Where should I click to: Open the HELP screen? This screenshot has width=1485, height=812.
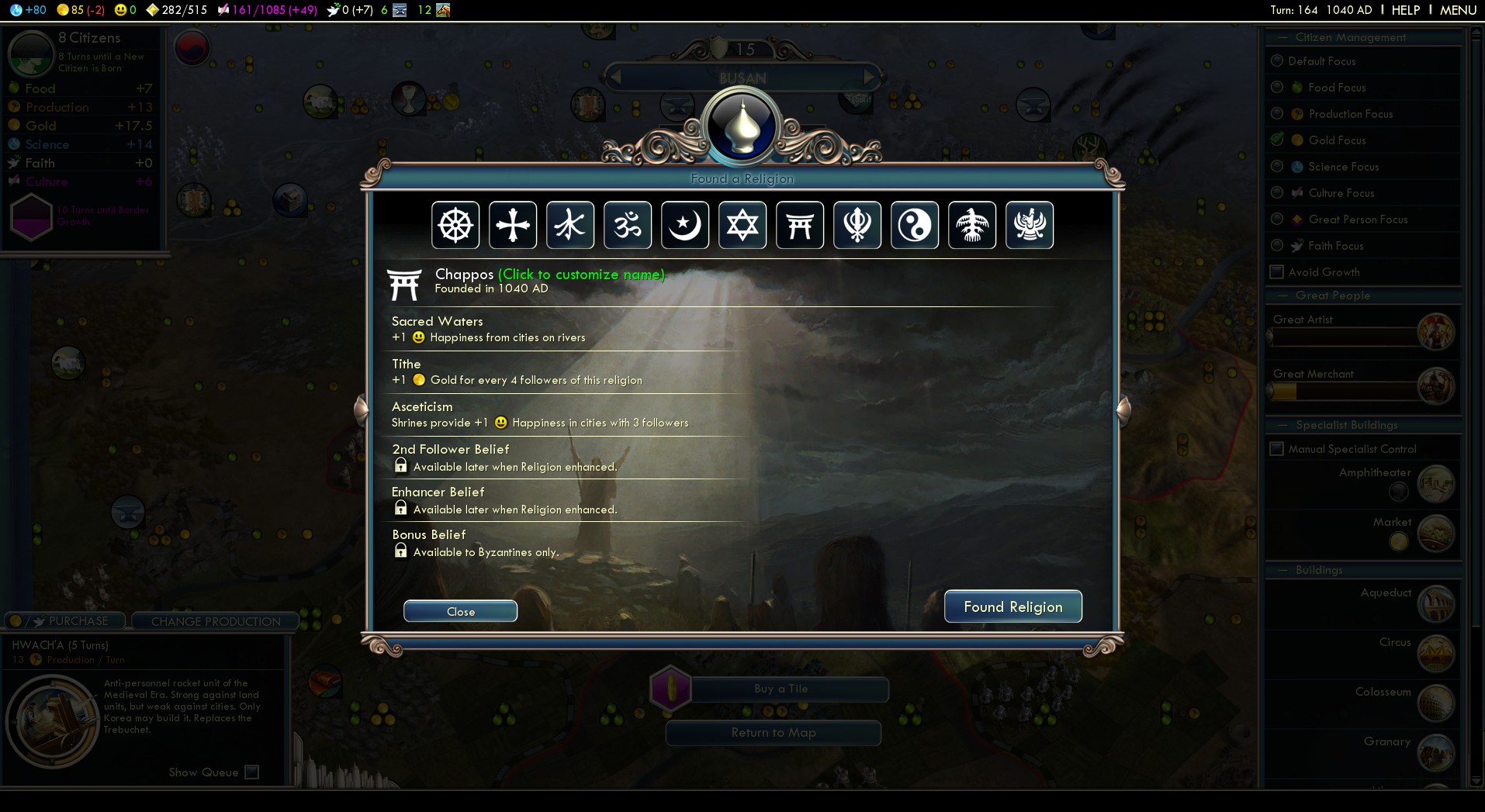pos(1405,10)
